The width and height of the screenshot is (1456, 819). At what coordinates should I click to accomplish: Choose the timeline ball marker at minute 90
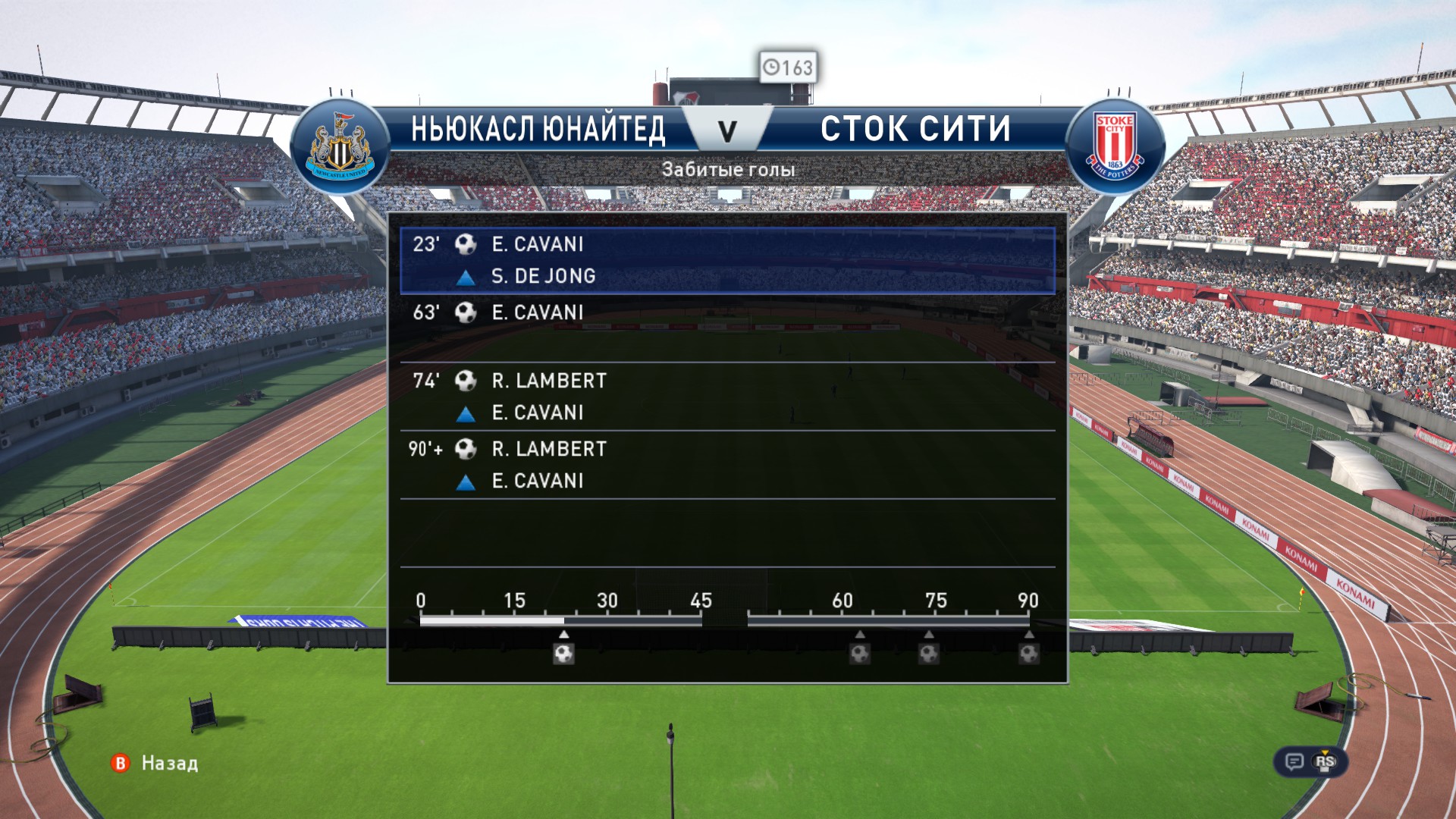1028,653
